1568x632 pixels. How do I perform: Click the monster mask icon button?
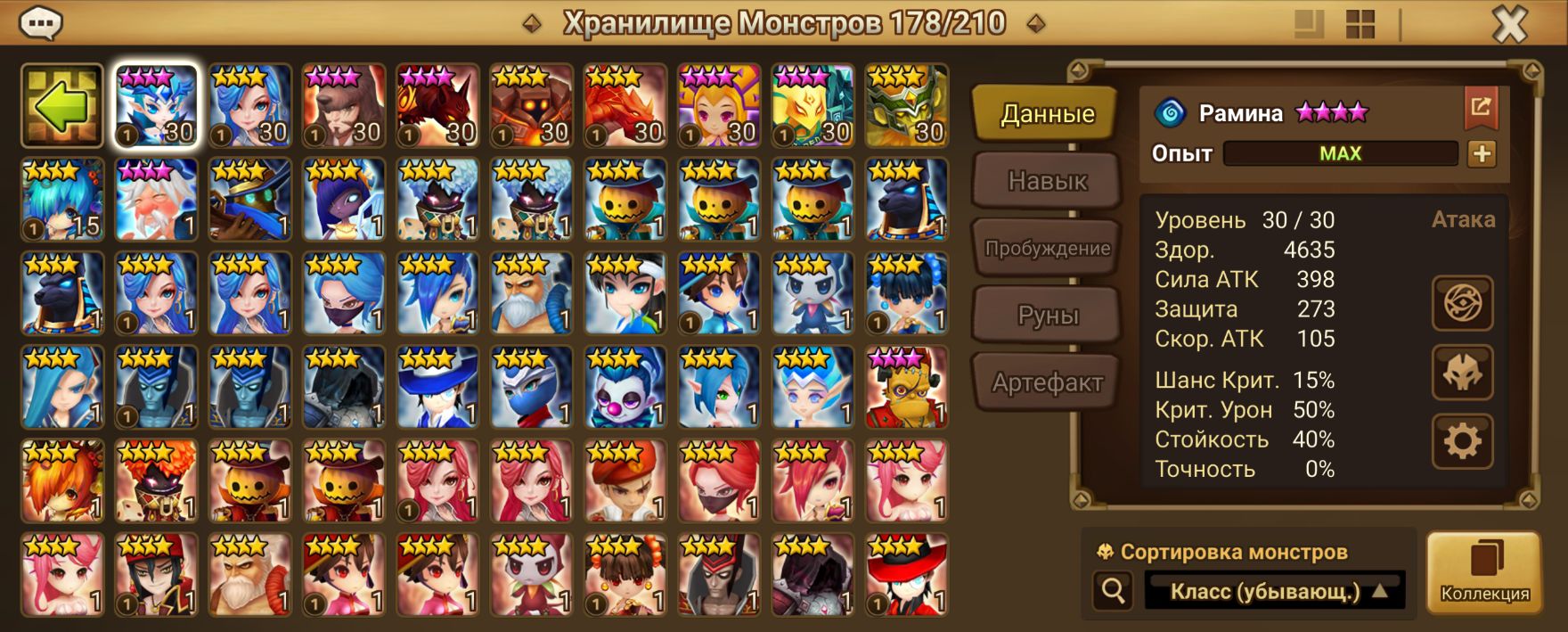click(x=1462, y=373)
